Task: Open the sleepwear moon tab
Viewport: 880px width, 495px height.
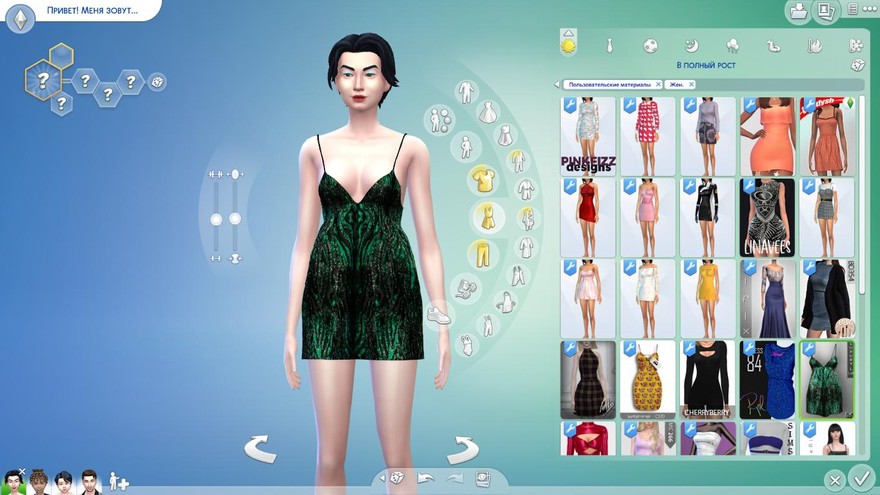Action: (x=691, y=46)
